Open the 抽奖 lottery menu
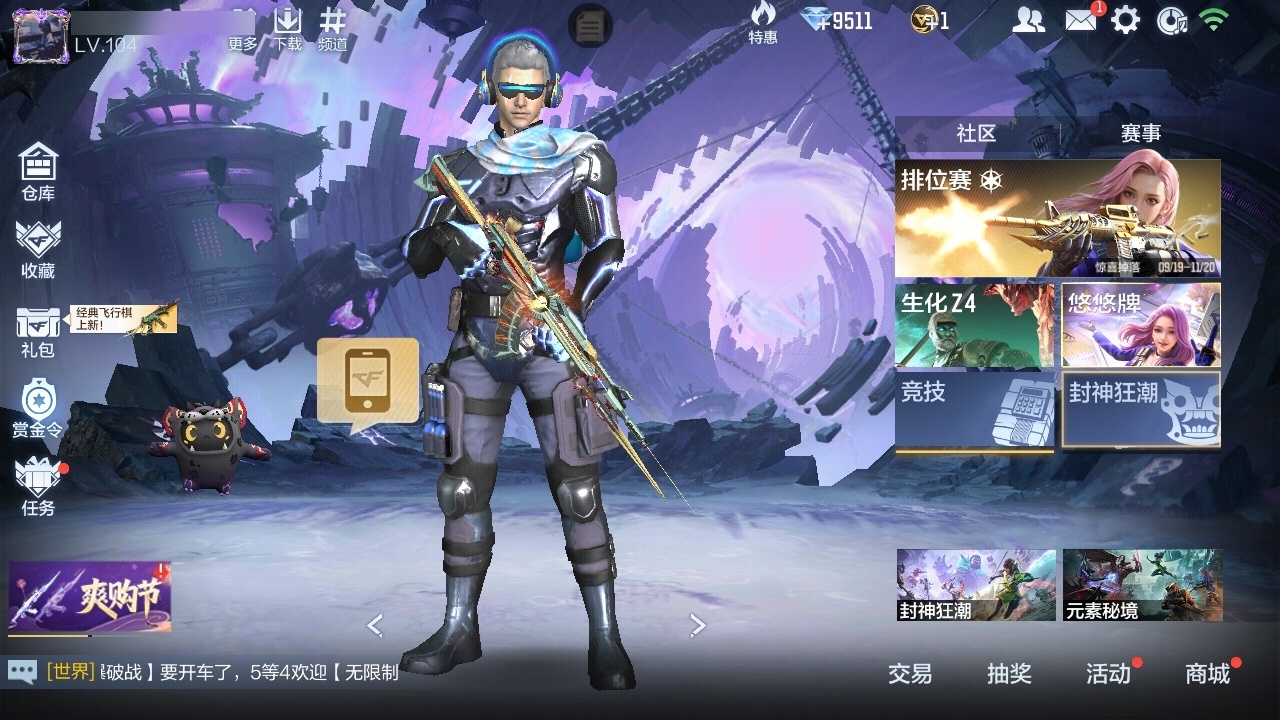The width and height of the screenshot is (1280, 720). coord(1009,674)
